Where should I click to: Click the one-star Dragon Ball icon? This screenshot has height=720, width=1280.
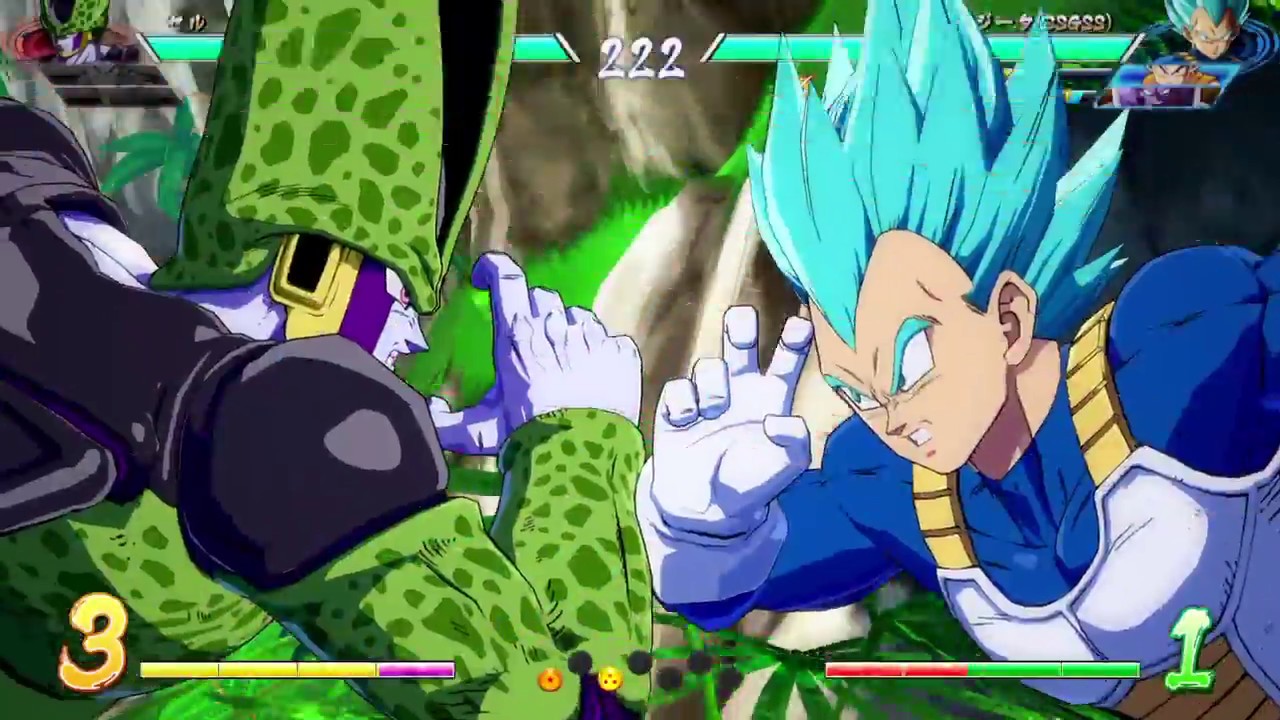549,680
